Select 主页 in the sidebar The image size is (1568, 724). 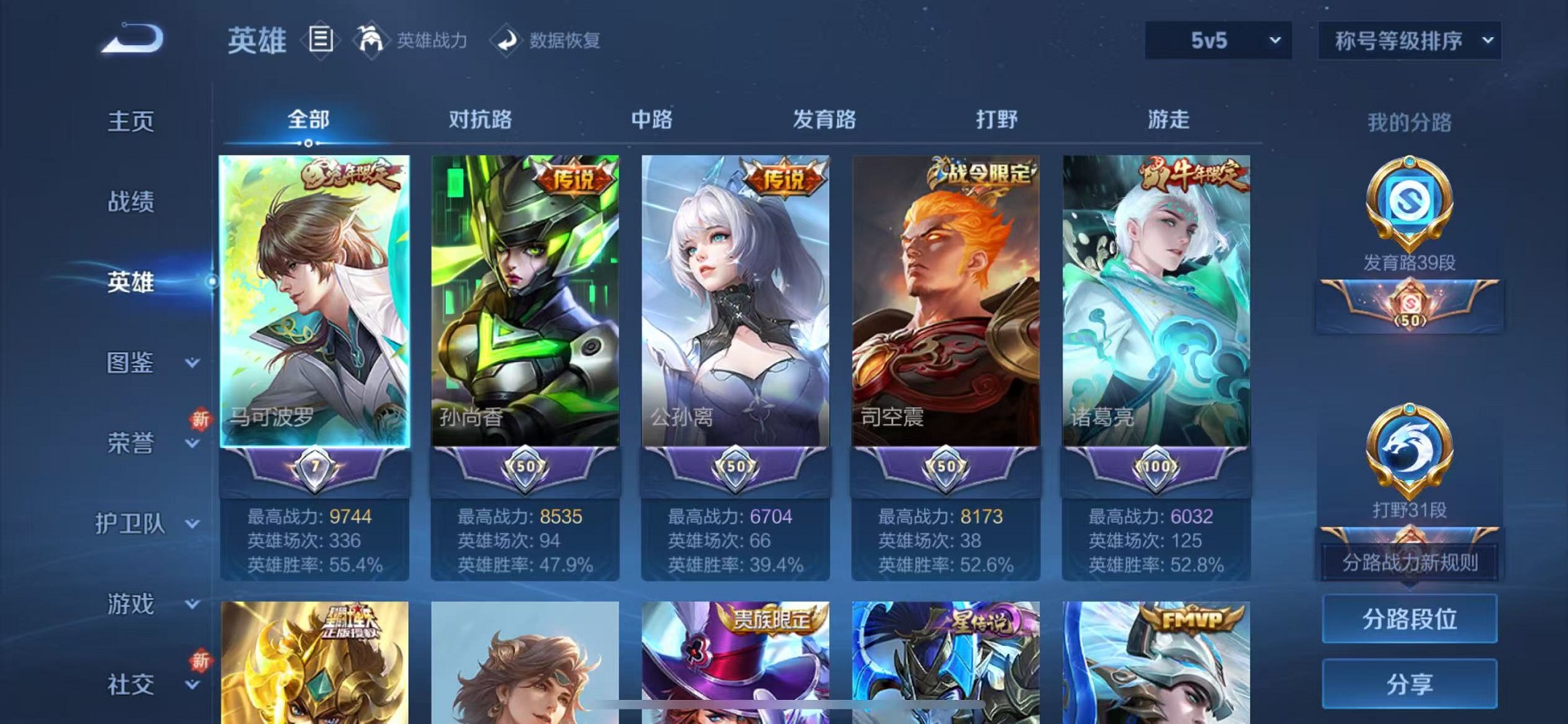pos(130,122)
